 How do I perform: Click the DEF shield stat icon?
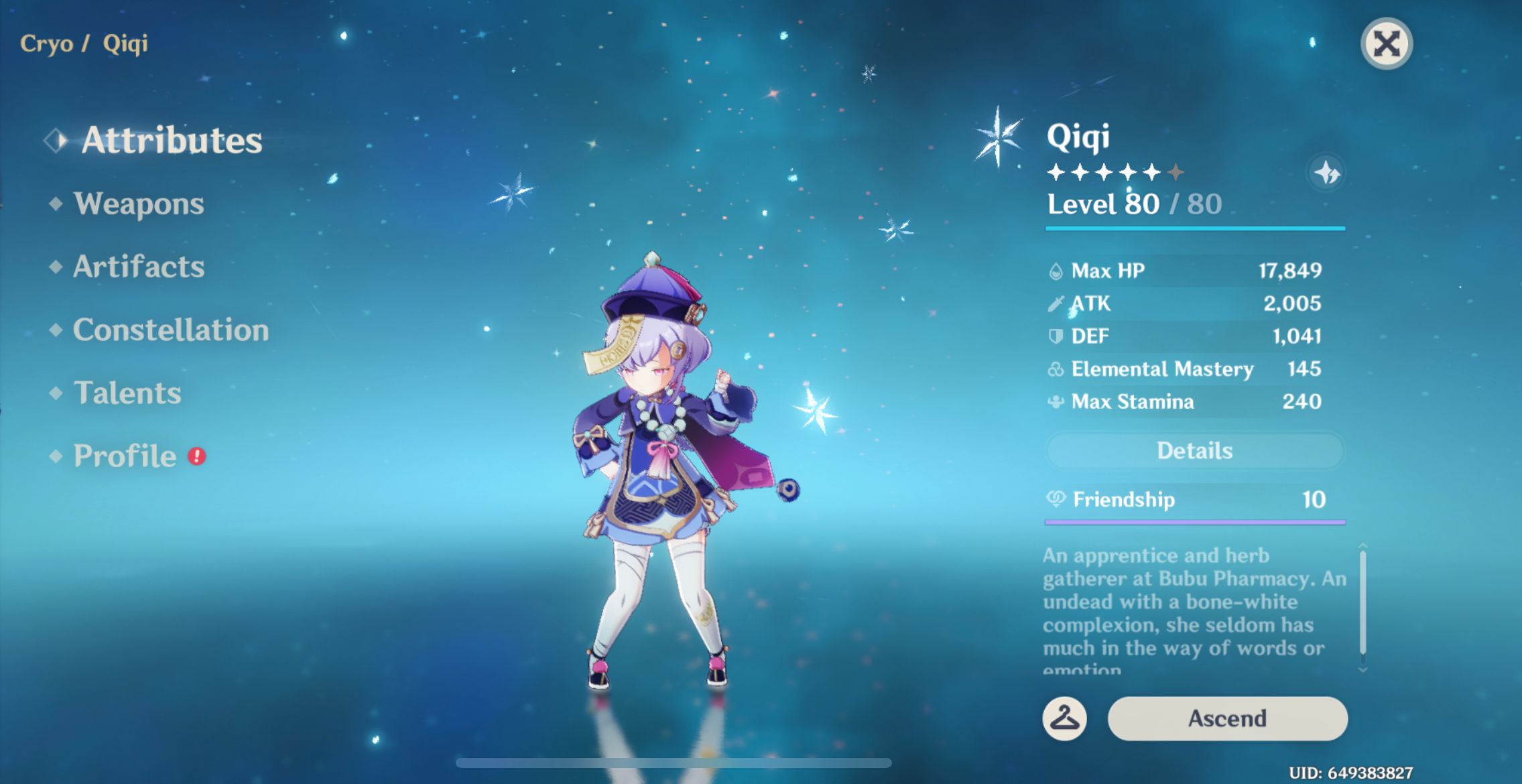(1056, 336)
